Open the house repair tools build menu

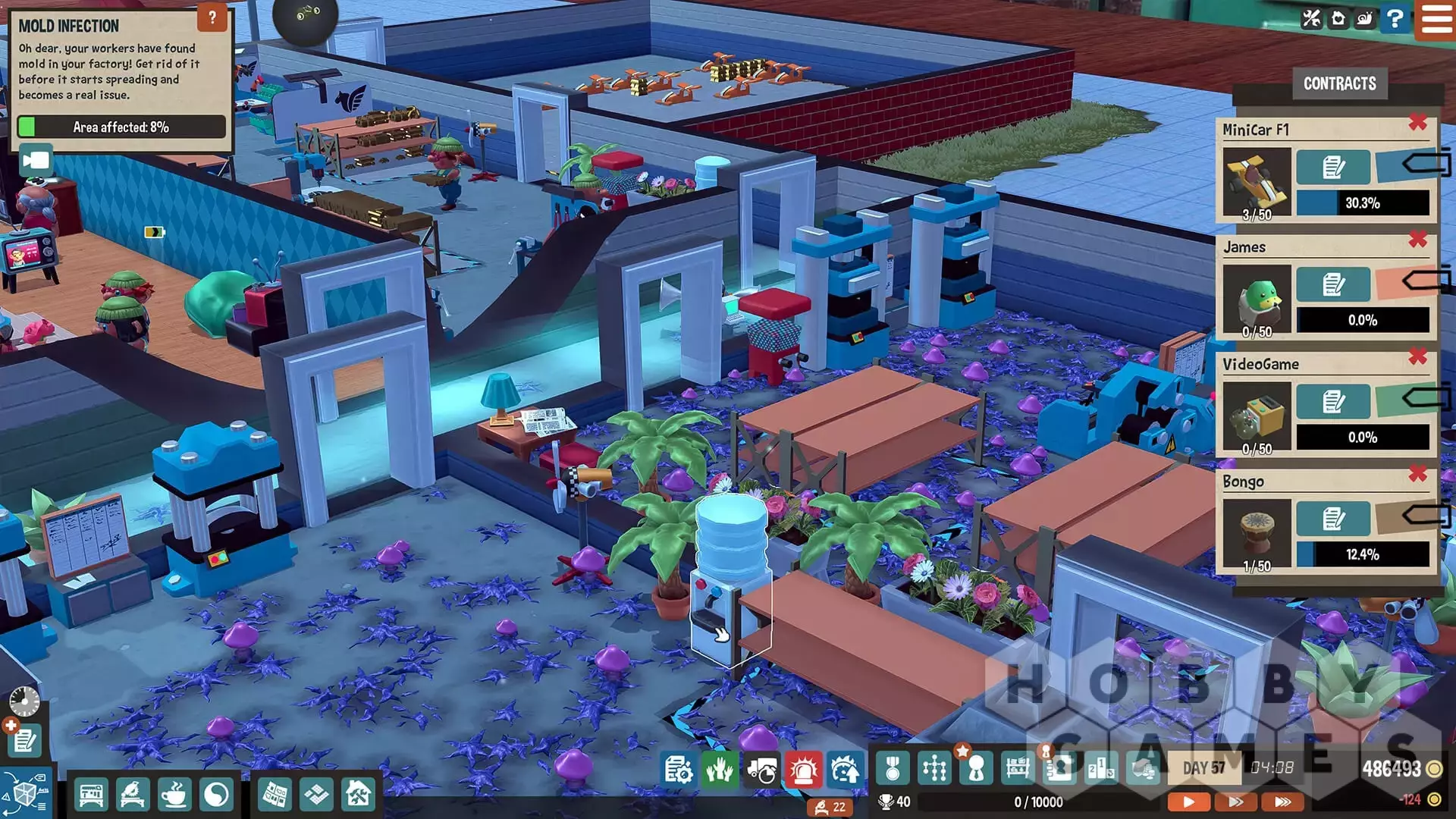(358, 795)
